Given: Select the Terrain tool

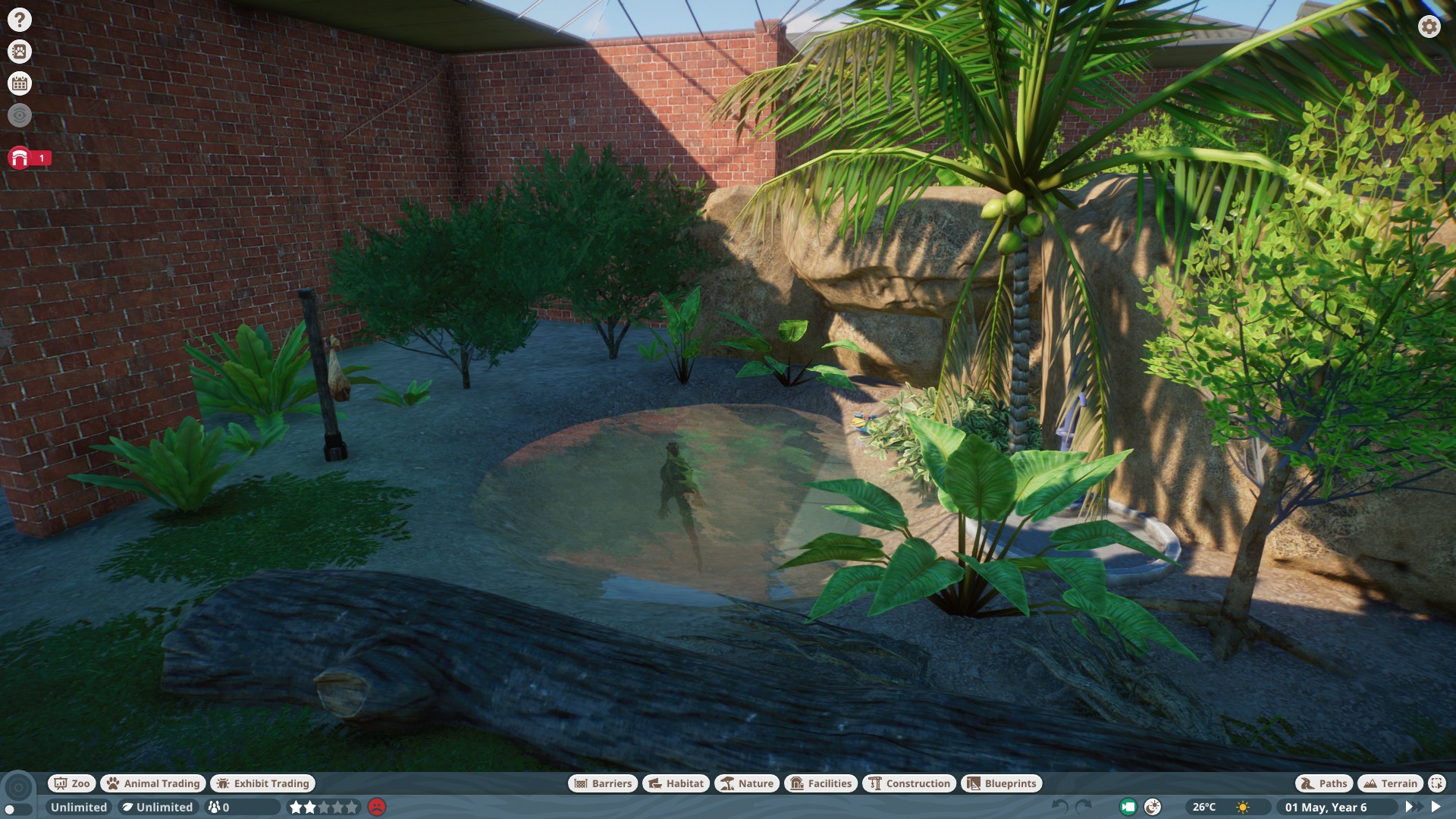Looking at the screenshot, I should pyautogui.click(x=1390, y=783).
